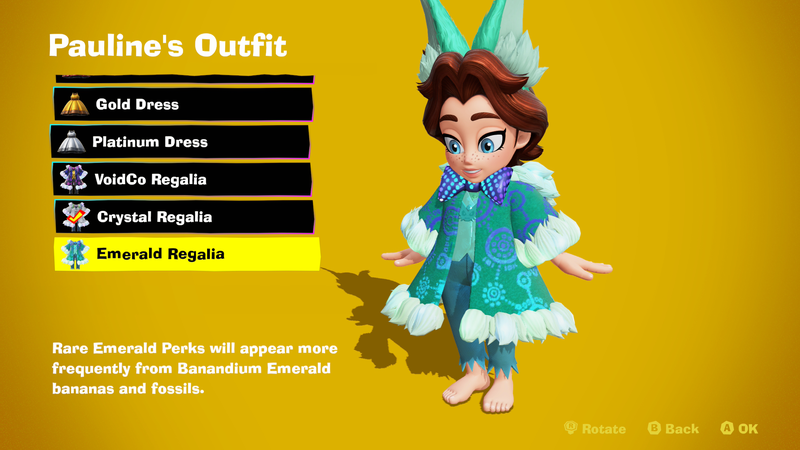Image resolution: width=800 pixels, height=450 pixels.
Task: Choose the highlighted Emerald Regalia outfit
Action: tap(186, 254)
